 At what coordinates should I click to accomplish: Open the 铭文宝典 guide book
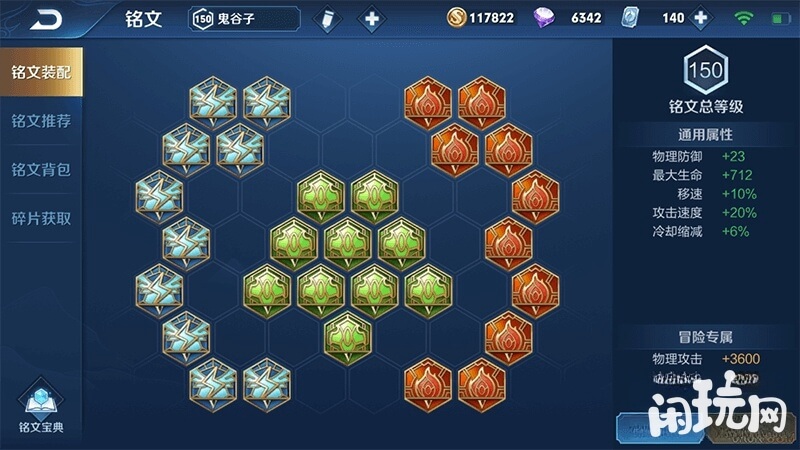(40, 406)
